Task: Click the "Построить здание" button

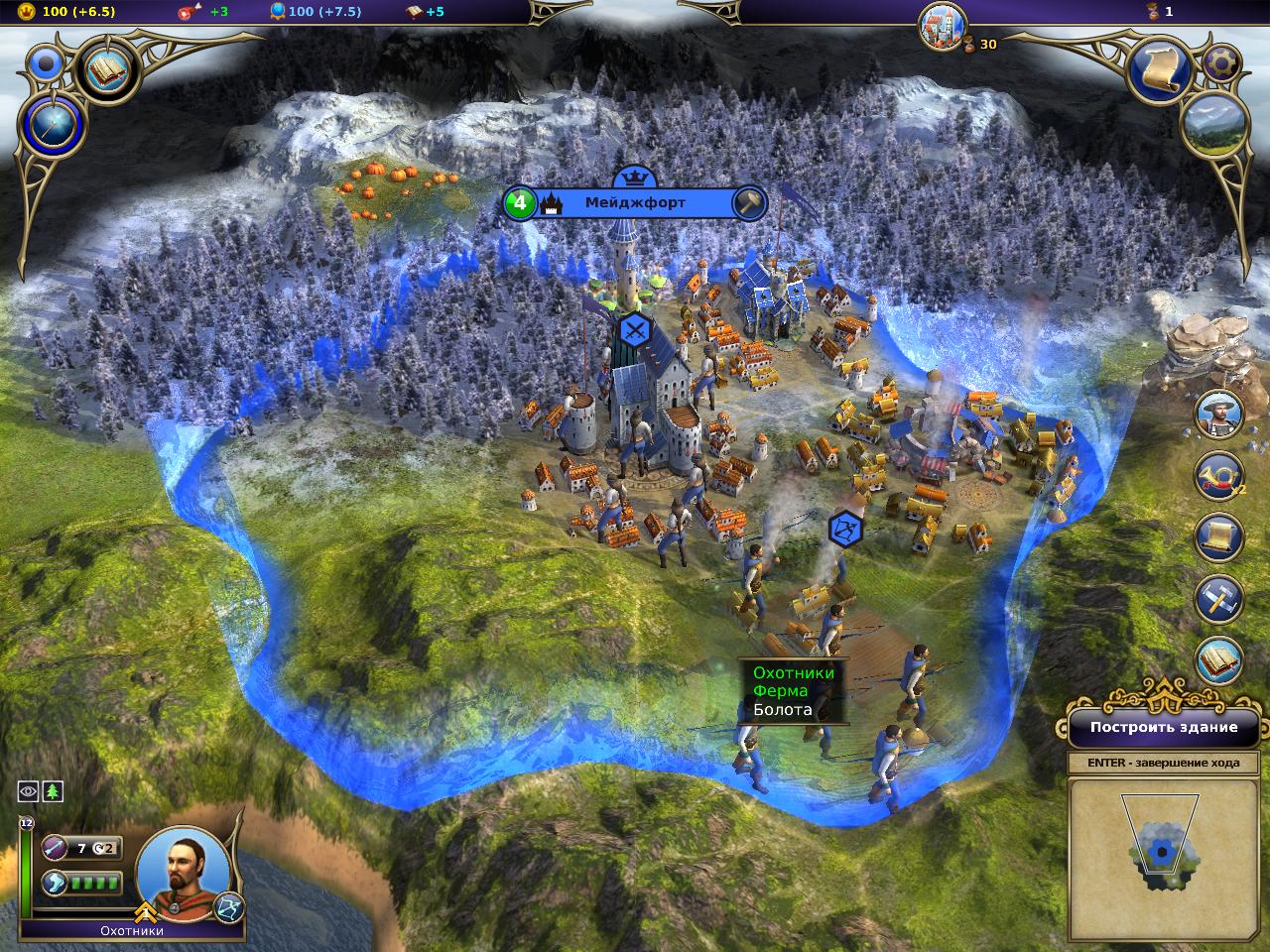Action: 1164,727
